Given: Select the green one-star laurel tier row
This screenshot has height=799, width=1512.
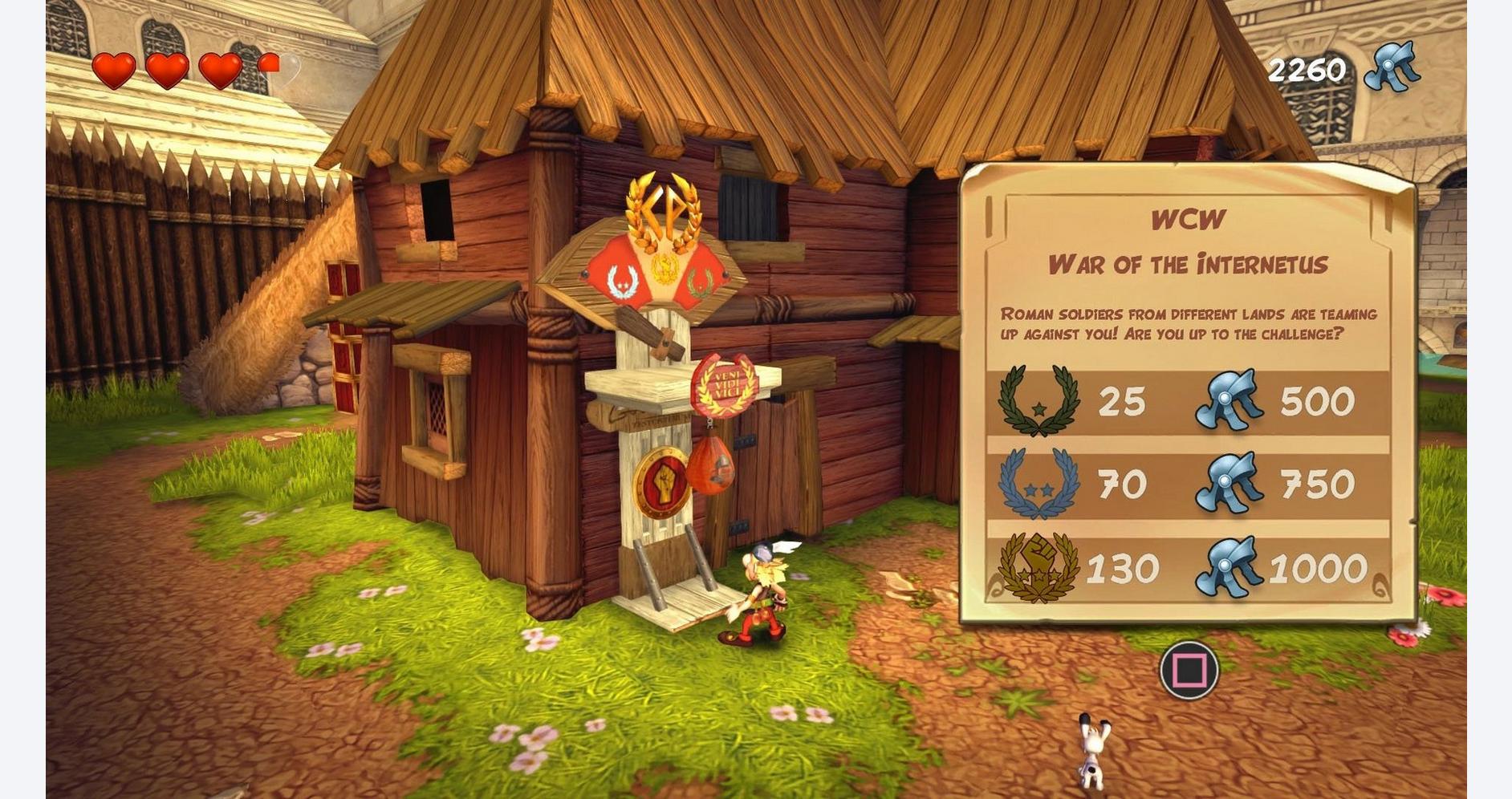Looking at the screenshot, I should coord(1188,402).
